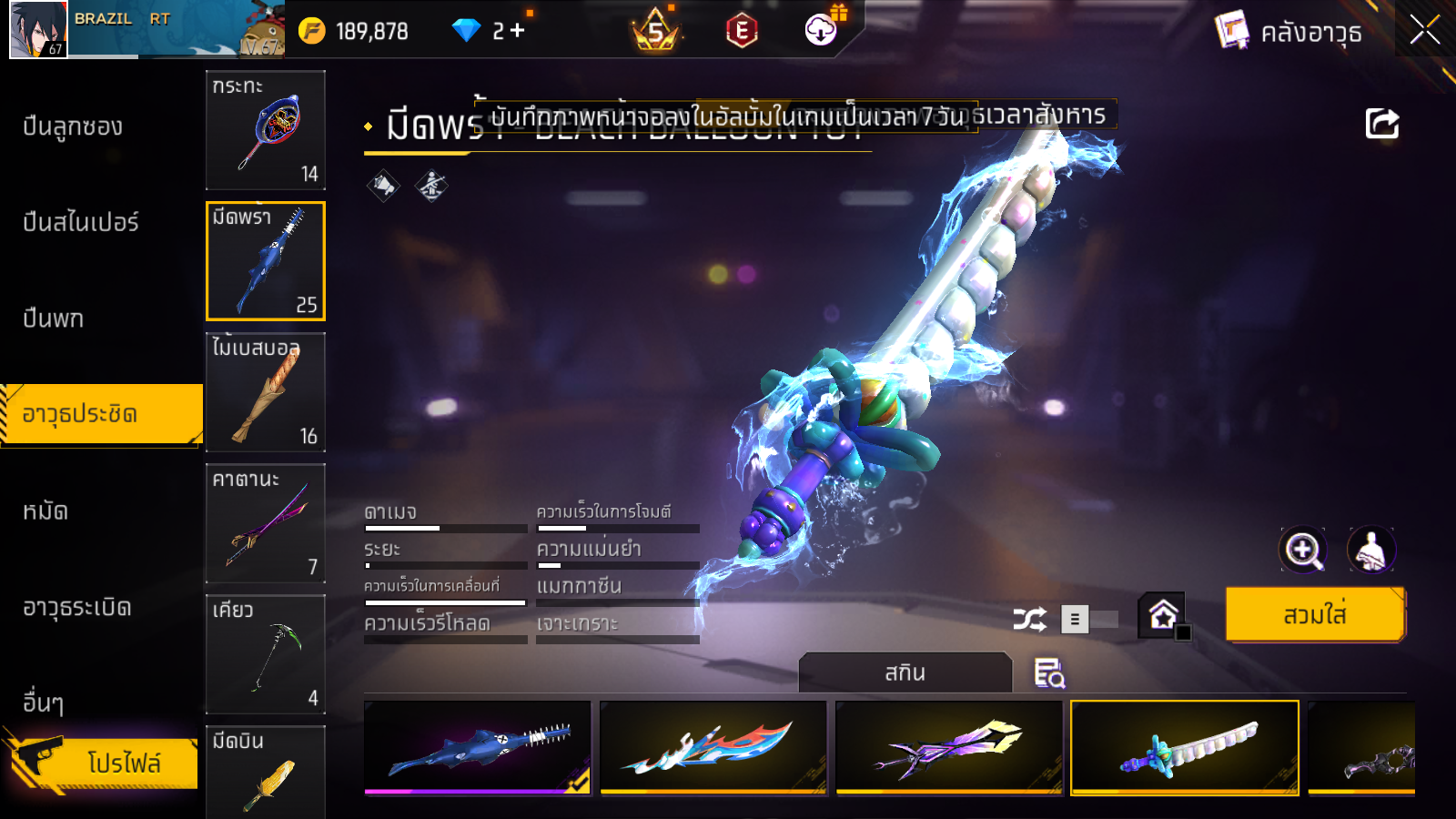Click the share icon
Screen dimensions: 1456x819
[x=1381, y=124]
